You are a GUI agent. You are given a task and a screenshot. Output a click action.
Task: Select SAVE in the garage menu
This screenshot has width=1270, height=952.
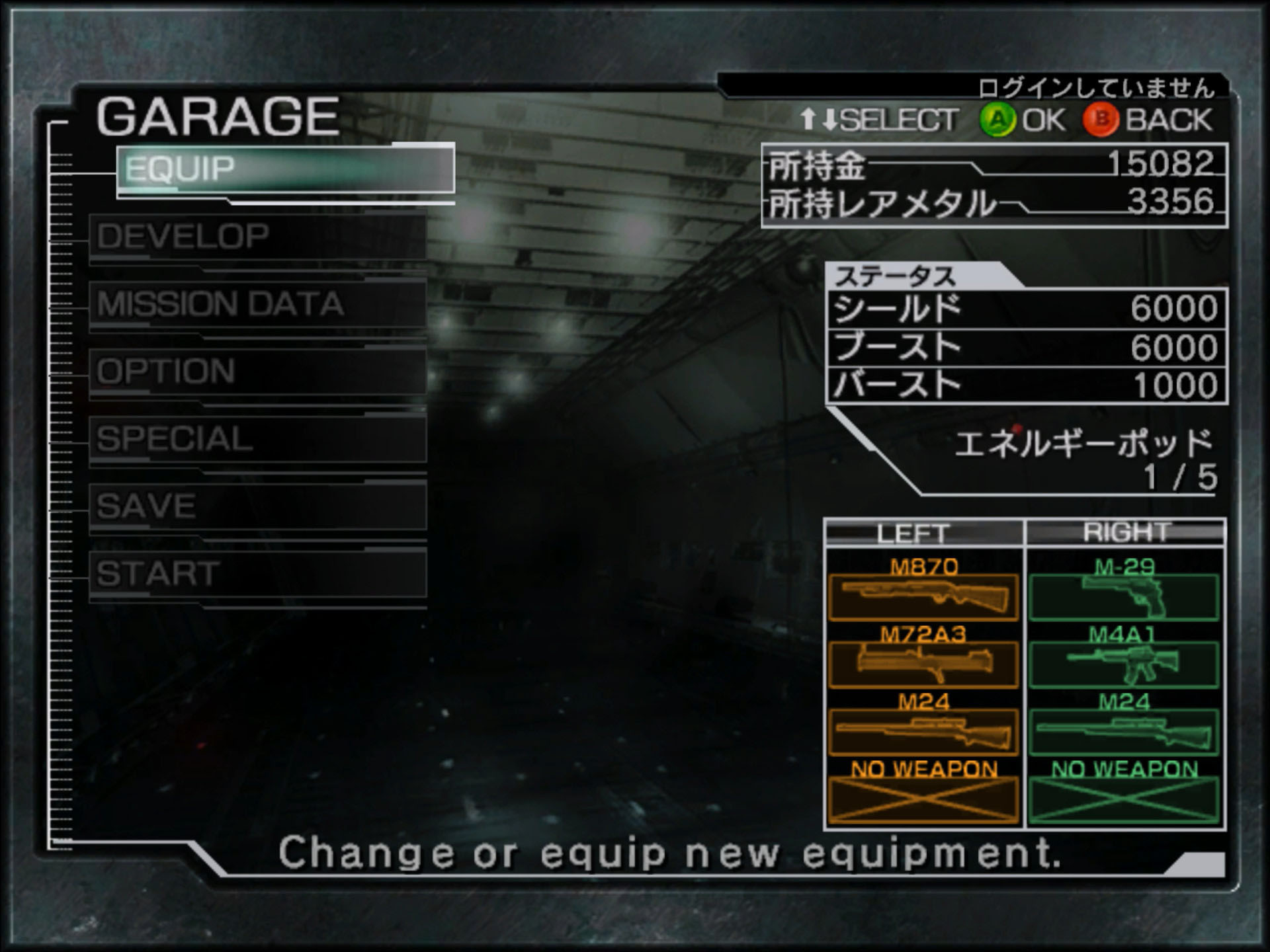(258, 506)
